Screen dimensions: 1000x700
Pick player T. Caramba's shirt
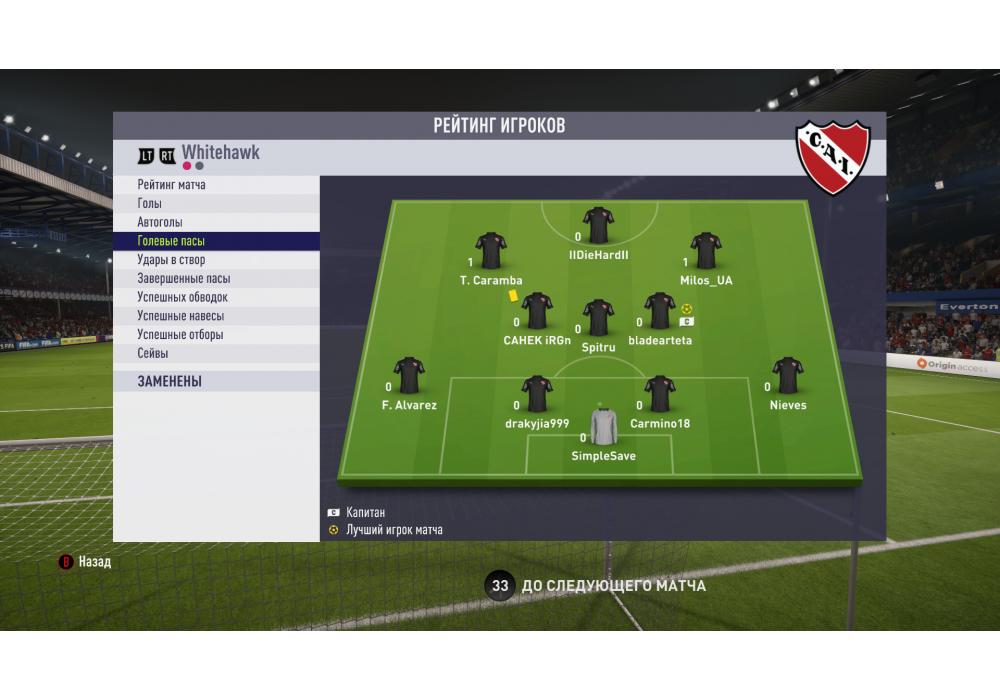[491, 251]
